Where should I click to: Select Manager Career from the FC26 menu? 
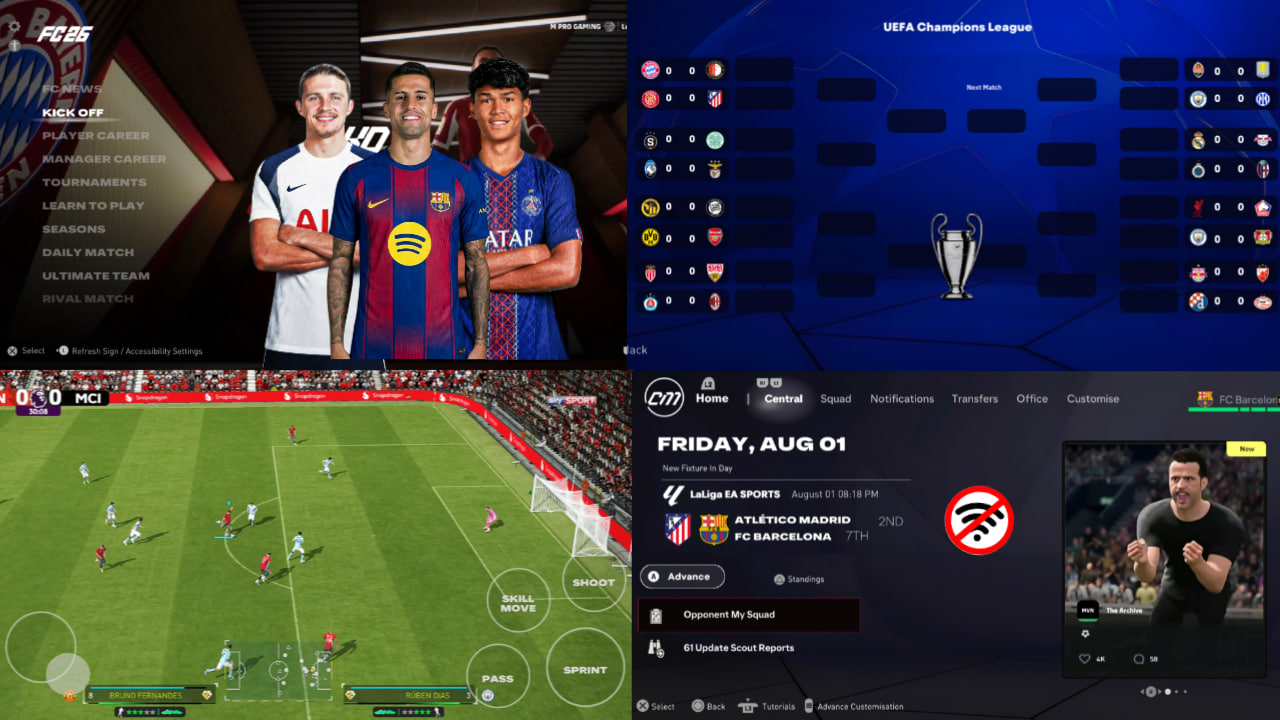[105, 158]
